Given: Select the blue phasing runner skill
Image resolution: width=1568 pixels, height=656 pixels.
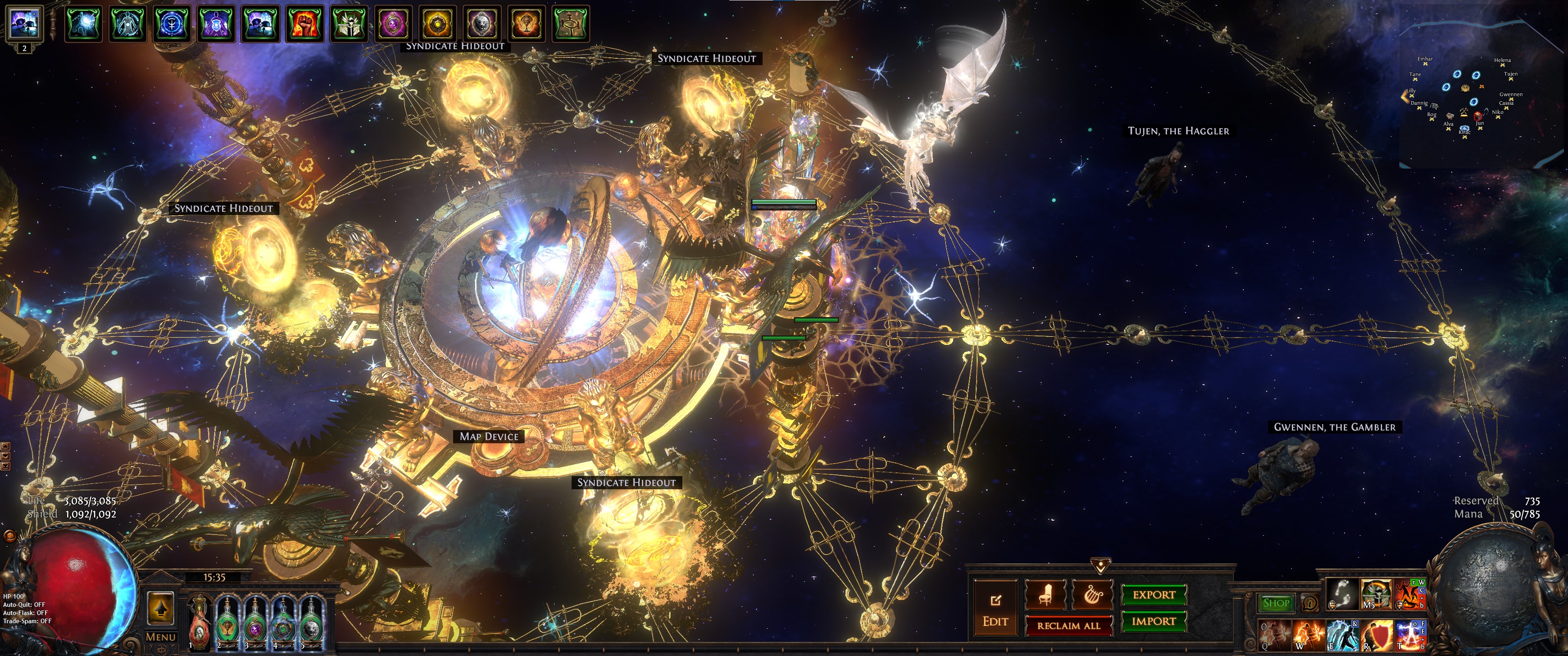Looking at the screenshot, I should (x=1342, y=635).
